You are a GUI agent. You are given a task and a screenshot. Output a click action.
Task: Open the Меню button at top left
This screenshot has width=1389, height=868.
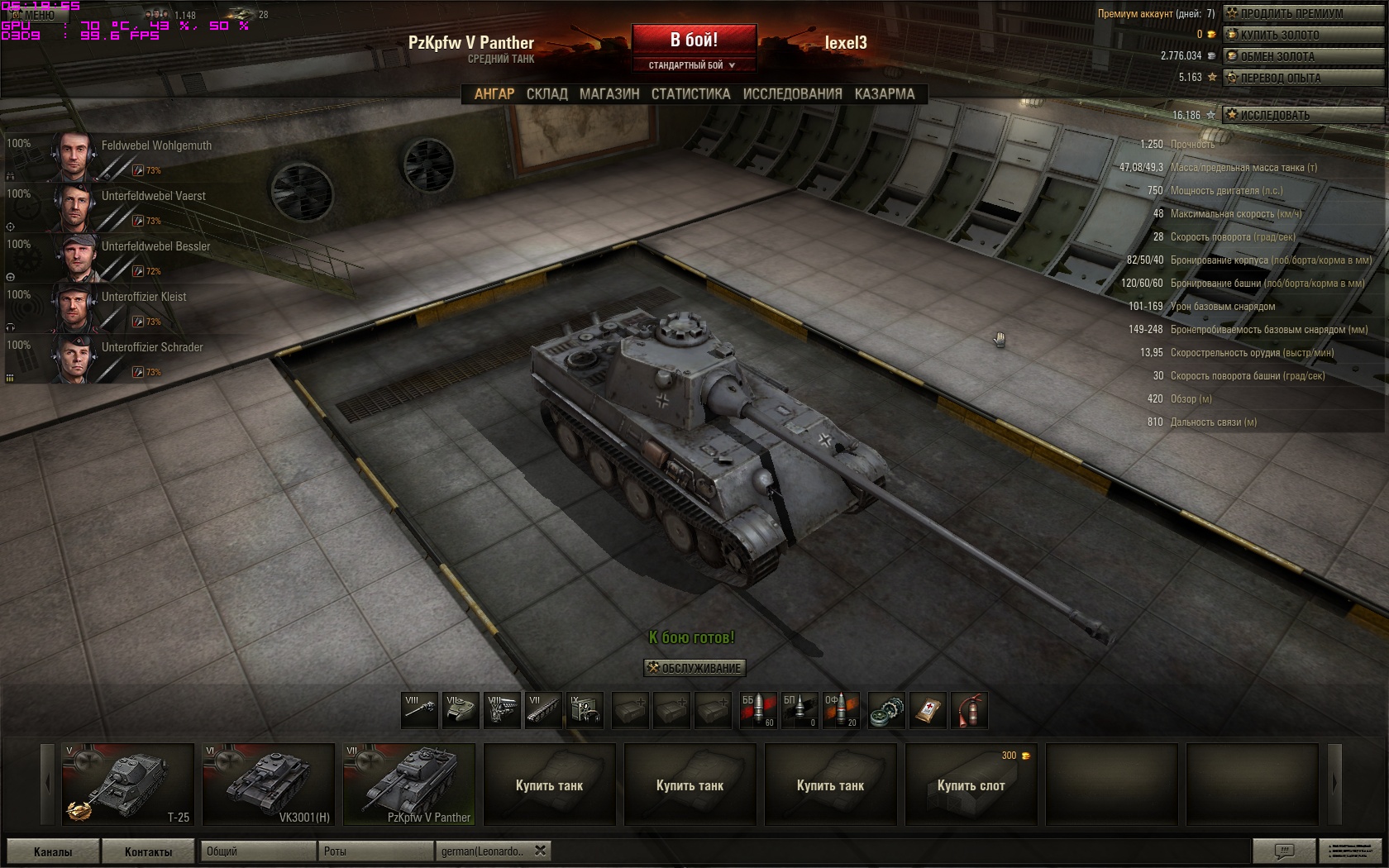[x=33, y=15]
